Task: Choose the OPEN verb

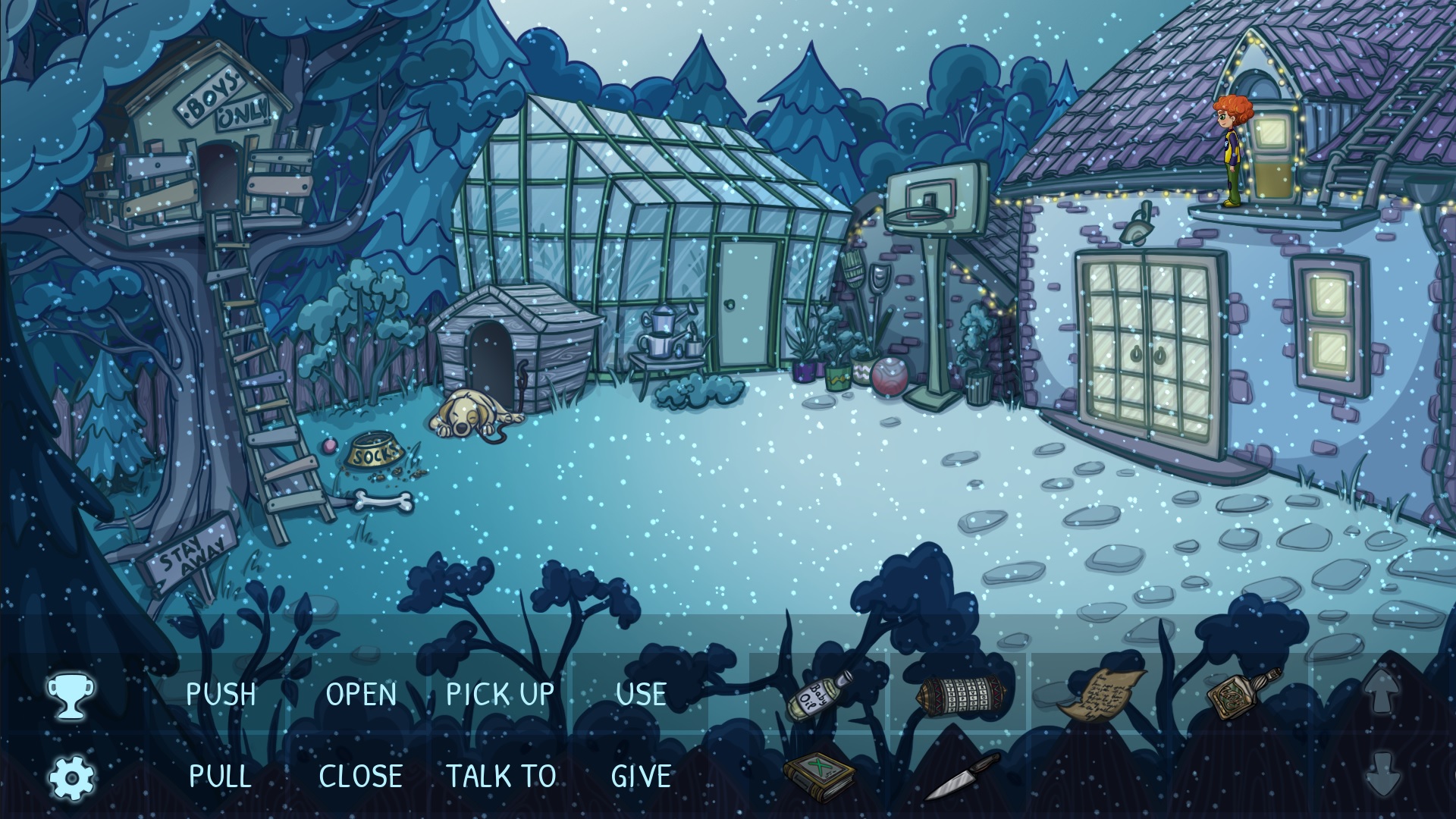Action: point(361,695)
